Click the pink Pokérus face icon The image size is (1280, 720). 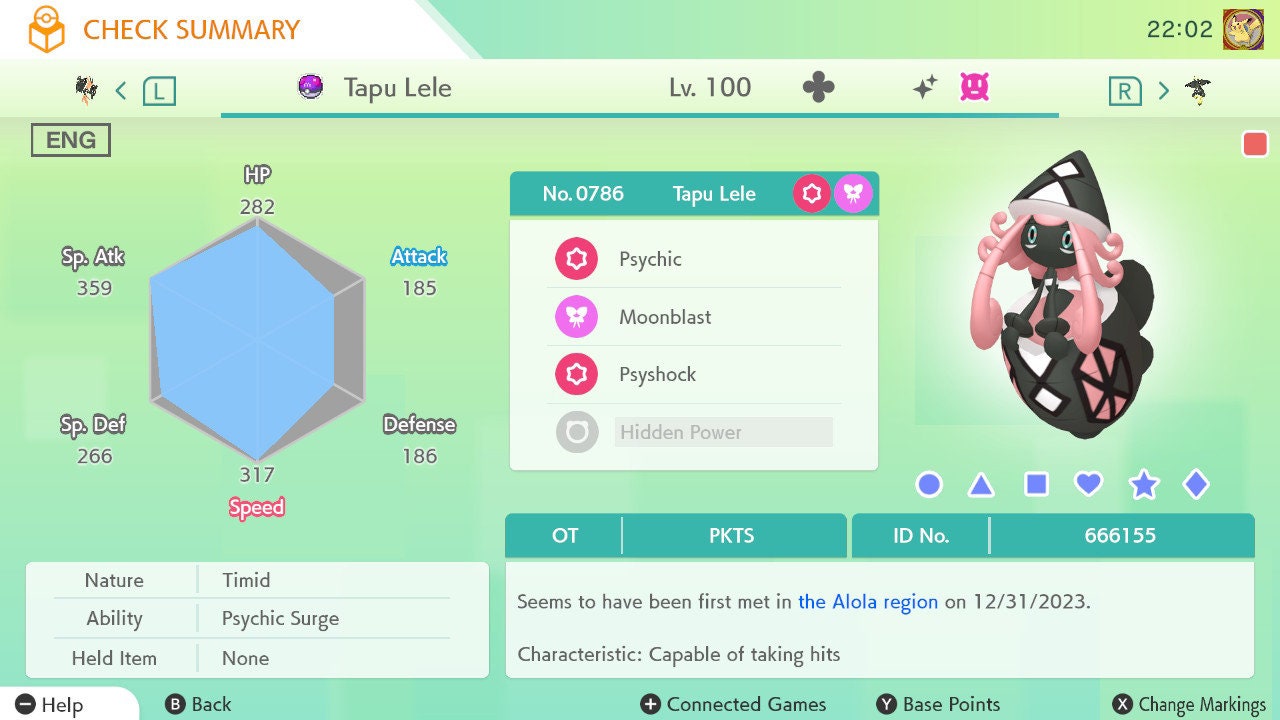[974, 88]
